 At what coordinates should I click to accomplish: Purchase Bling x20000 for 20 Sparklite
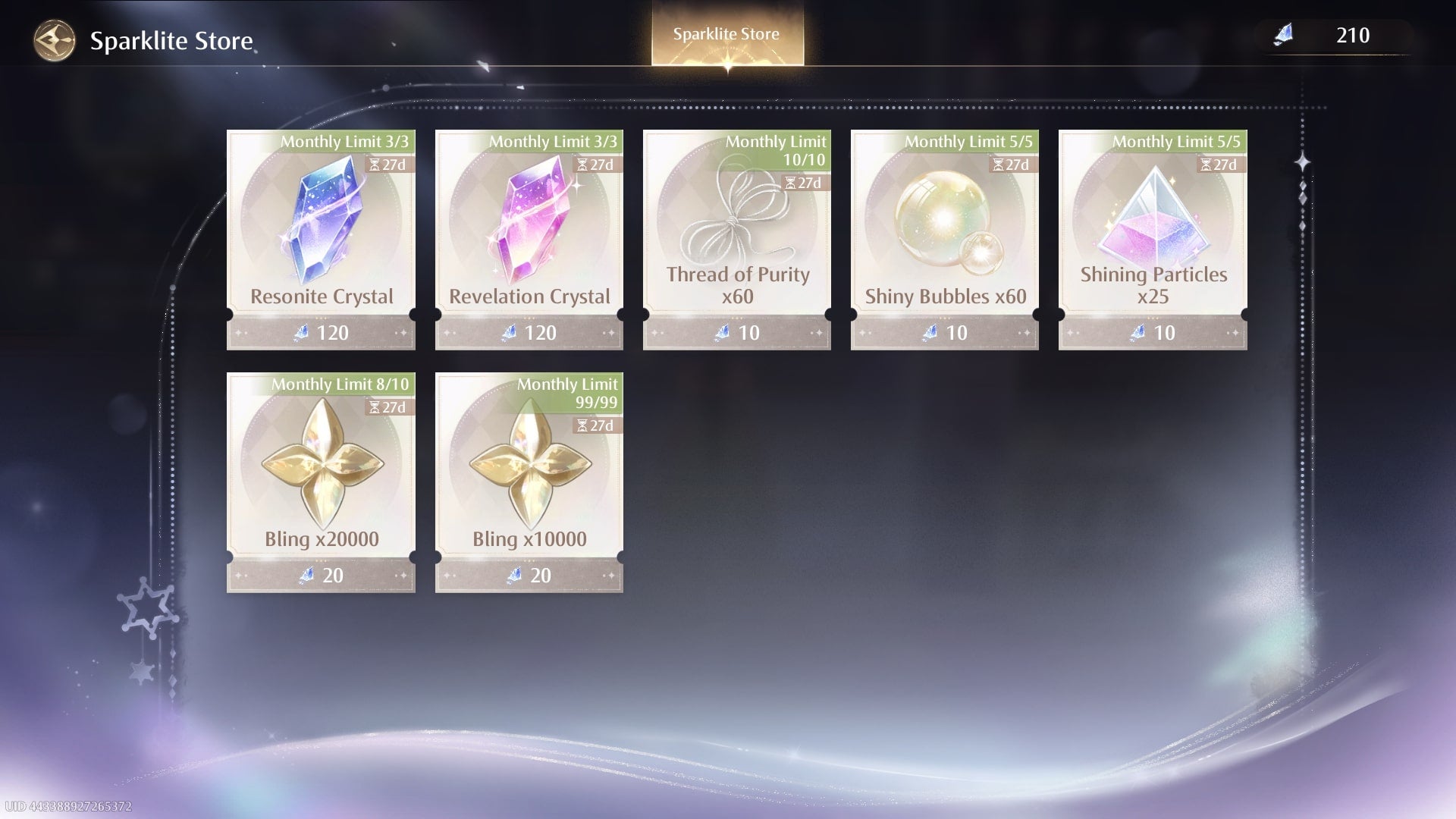[x=321, y=576]
